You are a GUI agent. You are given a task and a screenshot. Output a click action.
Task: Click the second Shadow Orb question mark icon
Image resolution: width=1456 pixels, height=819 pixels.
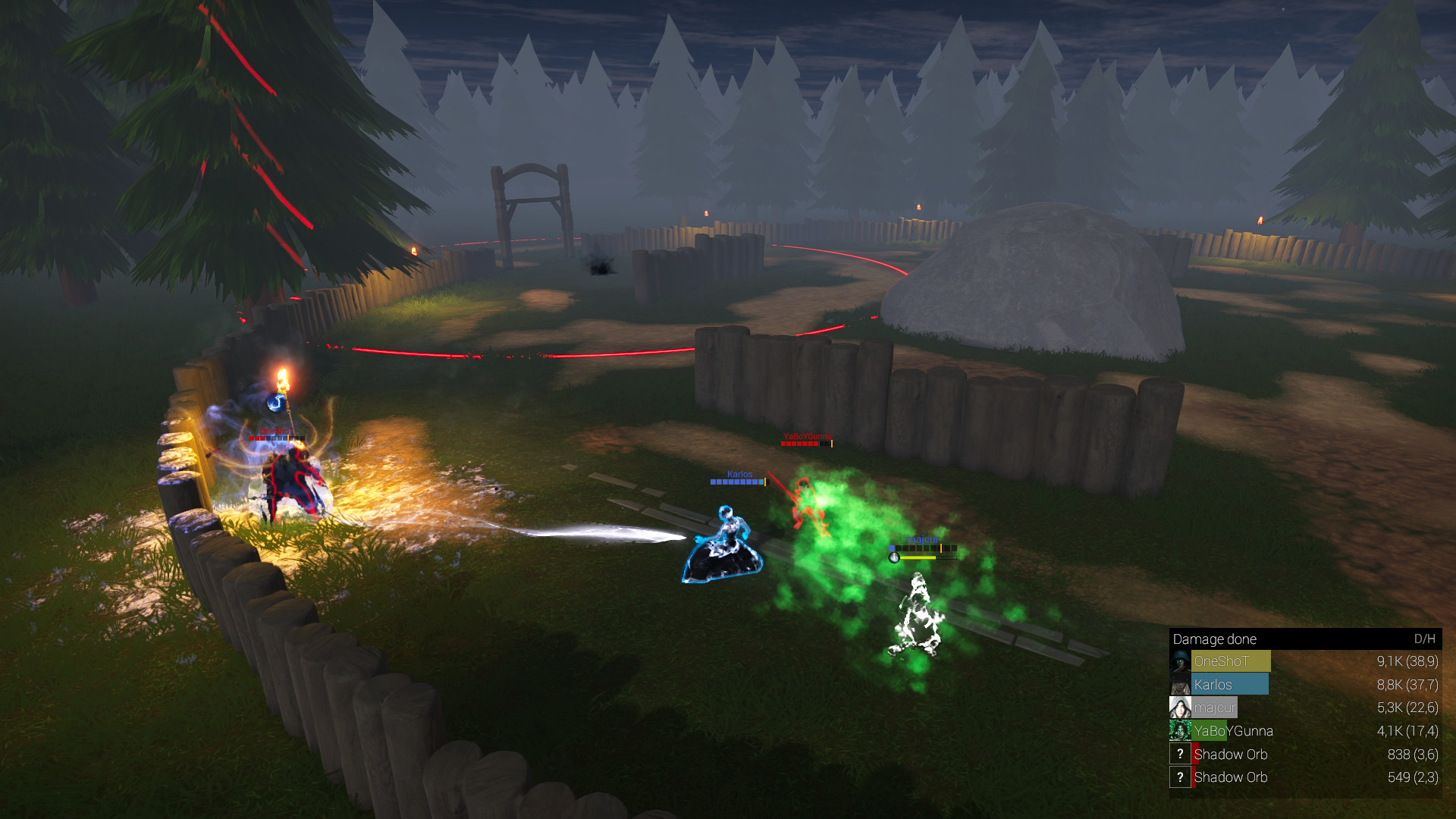(x=1180, y=777)
